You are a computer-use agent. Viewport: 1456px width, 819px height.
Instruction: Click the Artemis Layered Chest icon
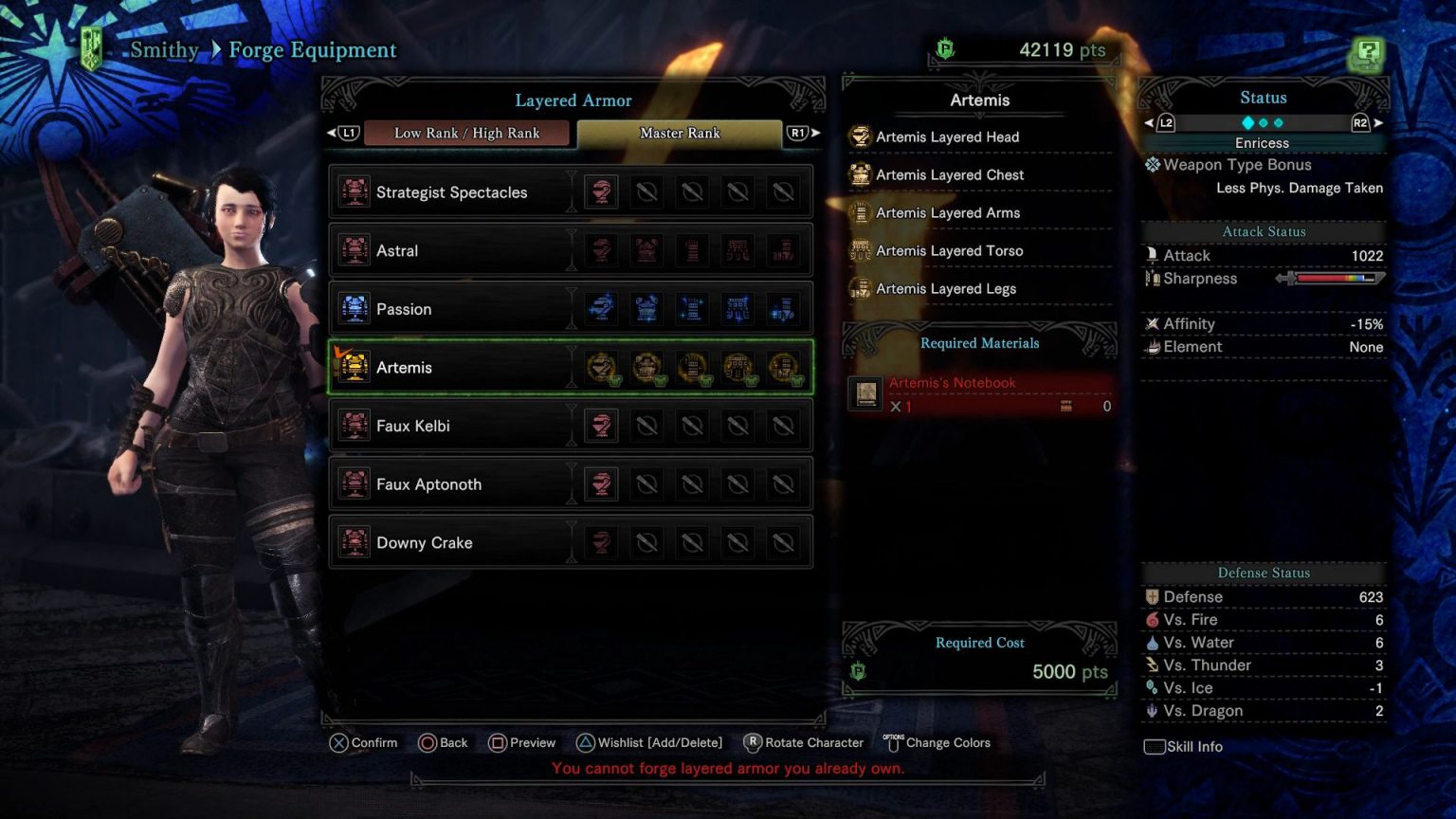point(861,174)
